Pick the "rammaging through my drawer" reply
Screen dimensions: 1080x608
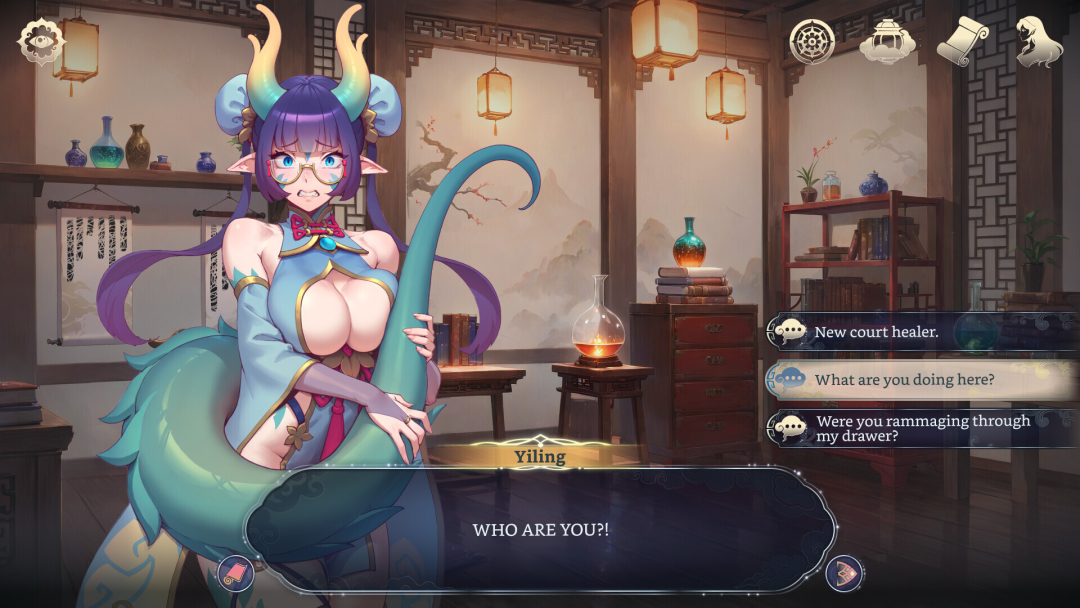coord(920,428)
